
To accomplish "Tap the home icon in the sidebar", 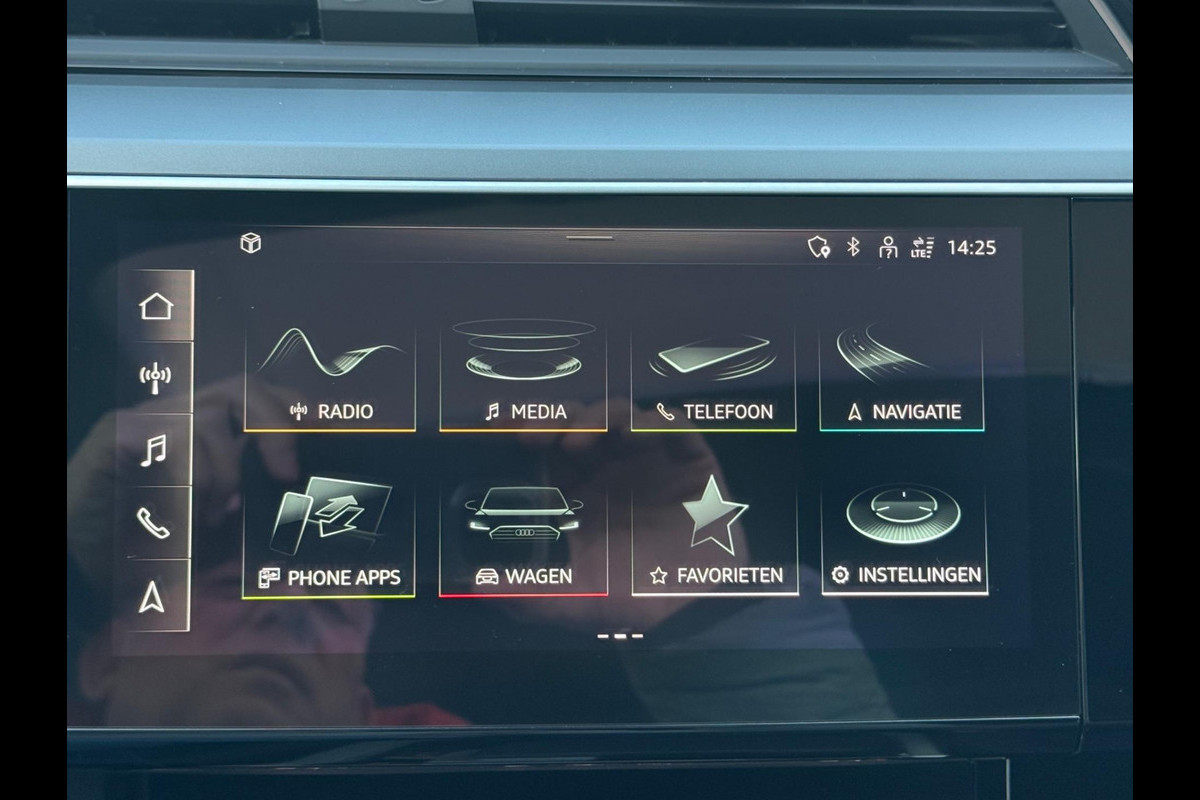I will (156, 306).
